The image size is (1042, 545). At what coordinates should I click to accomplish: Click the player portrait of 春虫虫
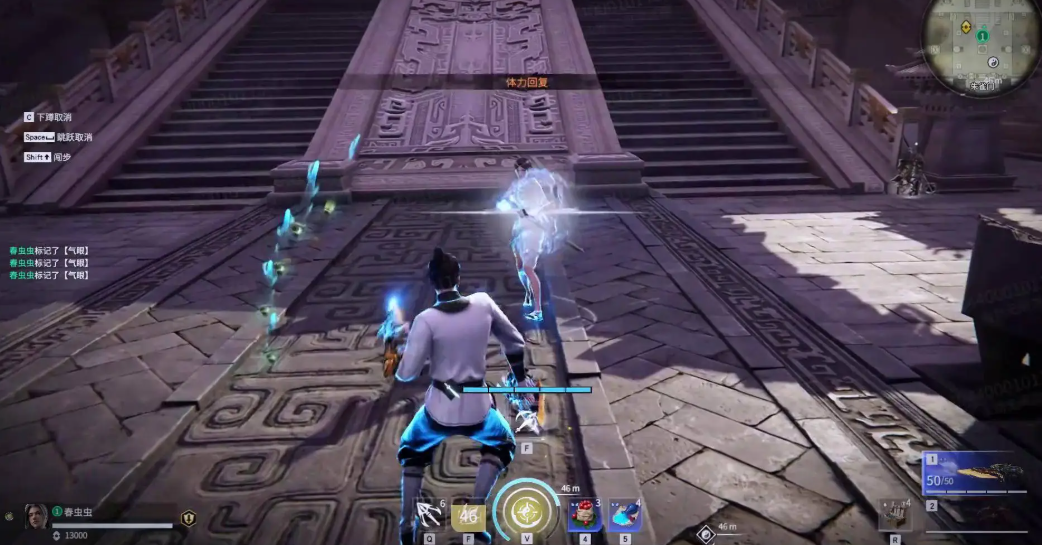(x=36, y=516)
